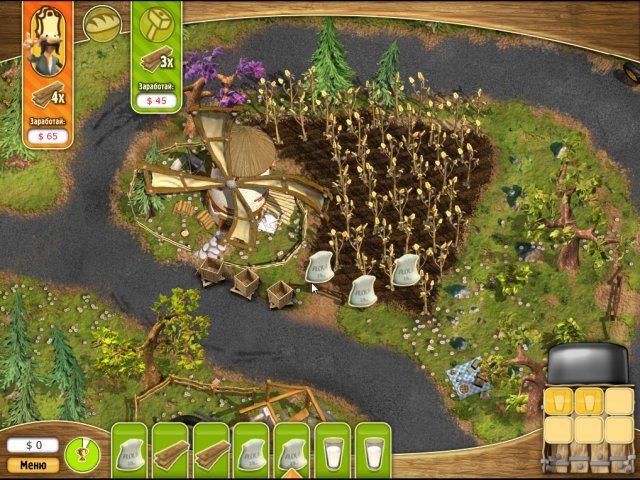
Task: Click the 4x planks order item
Action: [47, 97]
